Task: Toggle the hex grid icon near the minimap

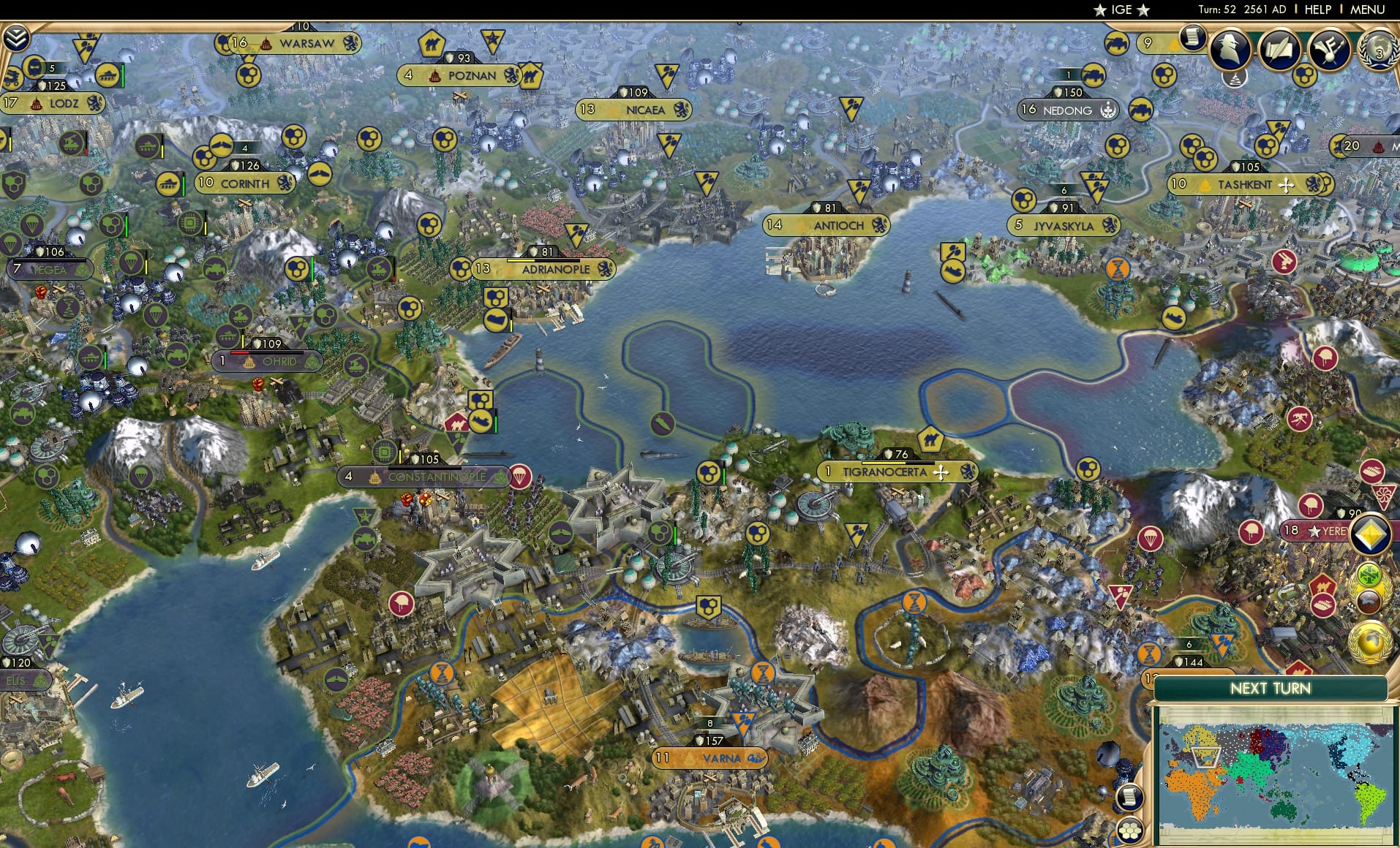Action: click(x=1131, y=828)
